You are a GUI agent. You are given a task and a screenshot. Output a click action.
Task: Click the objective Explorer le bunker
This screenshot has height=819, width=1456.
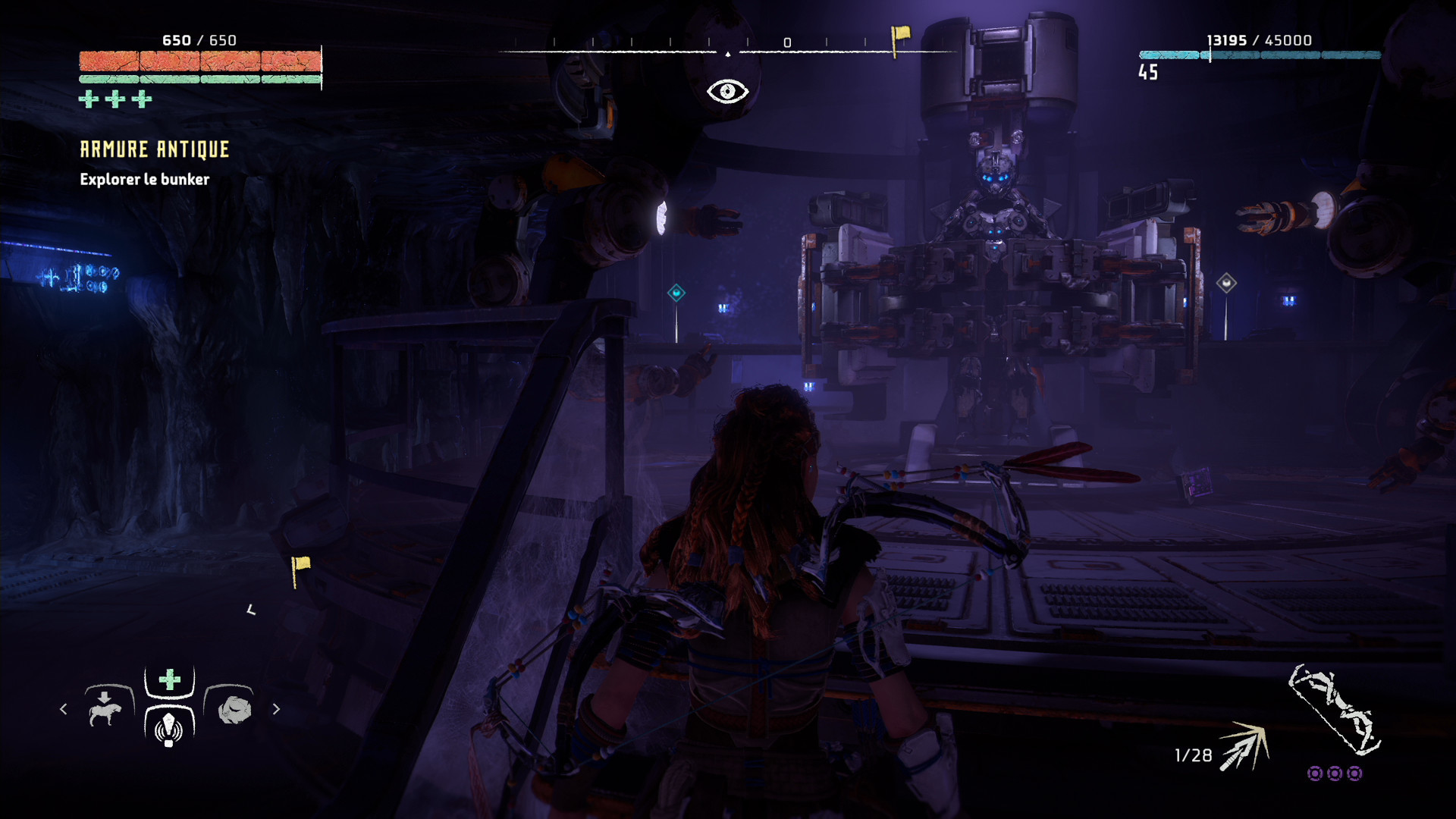[144, 180]
